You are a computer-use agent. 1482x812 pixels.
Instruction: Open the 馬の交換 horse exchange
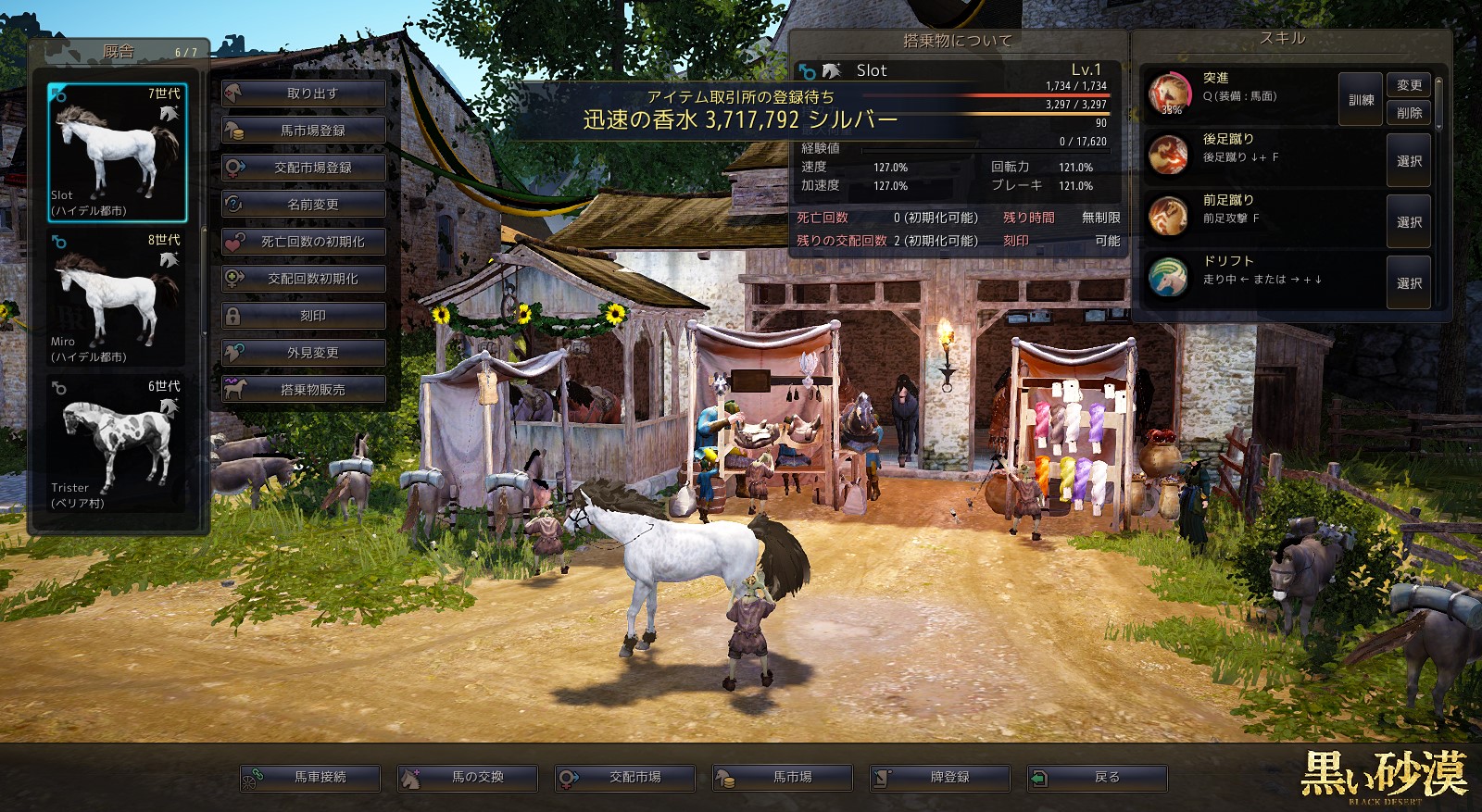coord(468,778)
